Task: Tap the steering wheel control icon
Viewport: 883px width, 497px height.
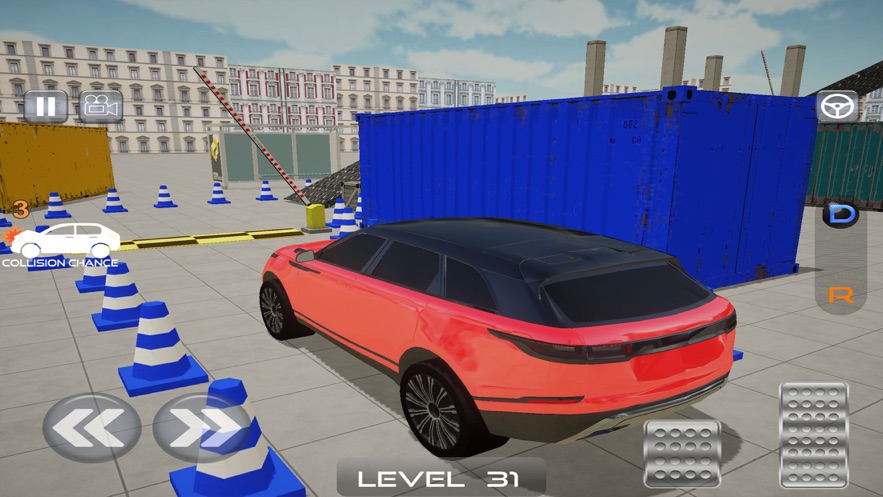Action: tap(837, 106)
